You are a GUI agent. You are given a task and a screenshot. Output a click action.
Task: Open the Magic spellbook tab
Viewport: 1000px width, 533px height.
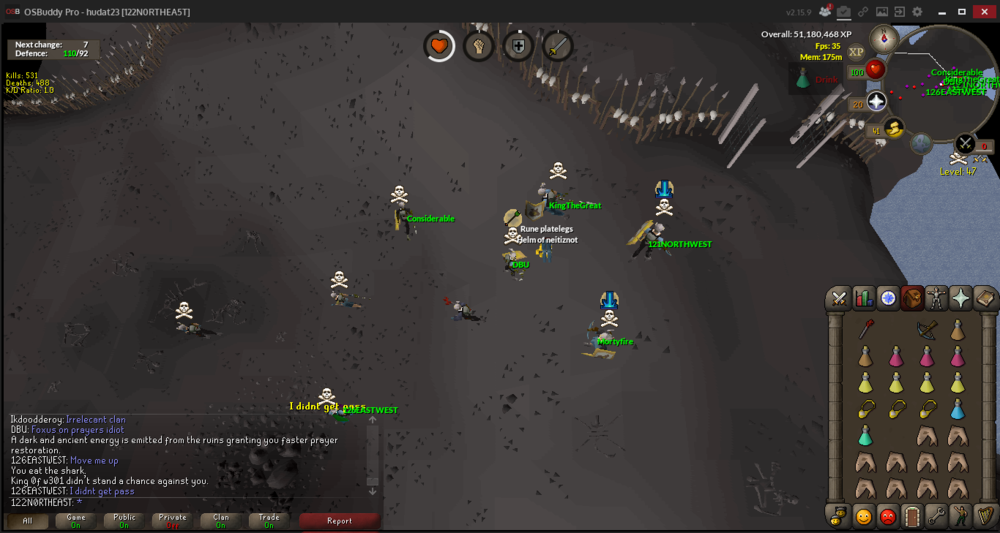pos(984,298)
